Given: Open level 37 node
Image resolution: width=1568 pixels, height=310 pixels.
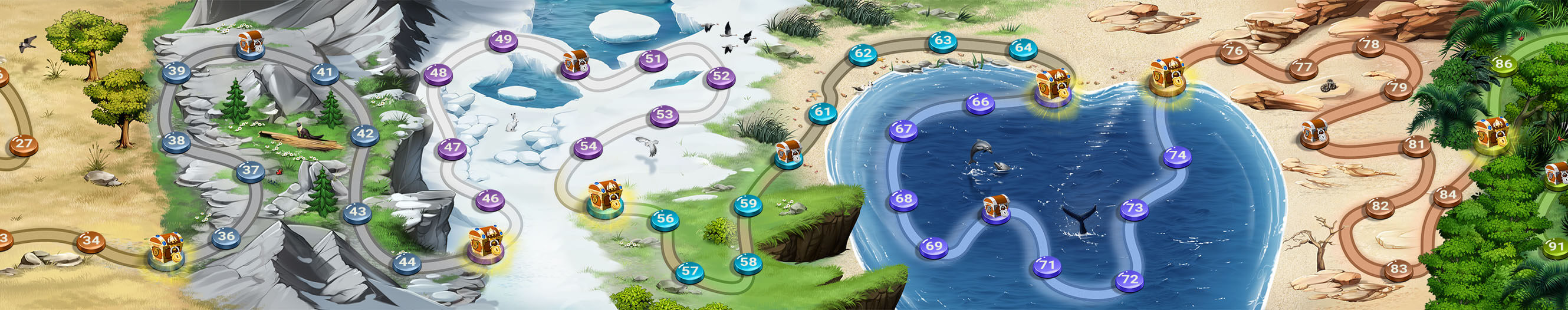Looking at the screenshot, I should click(251, 170).
